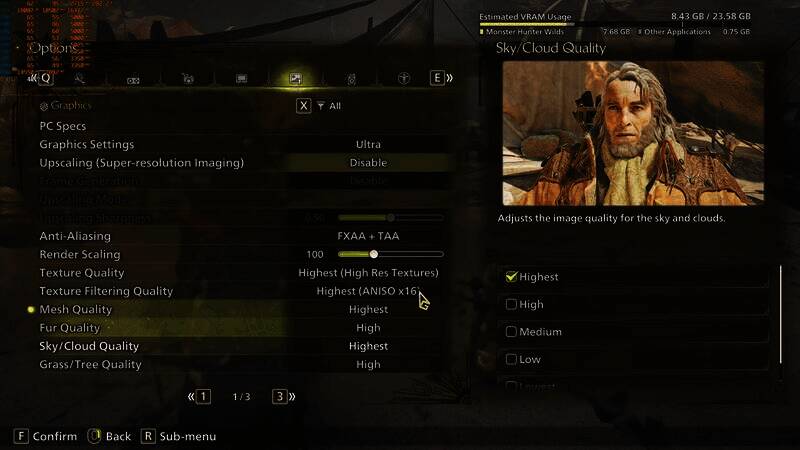Set sky quality to High
The image size is (800, 450).
[512, 304]
